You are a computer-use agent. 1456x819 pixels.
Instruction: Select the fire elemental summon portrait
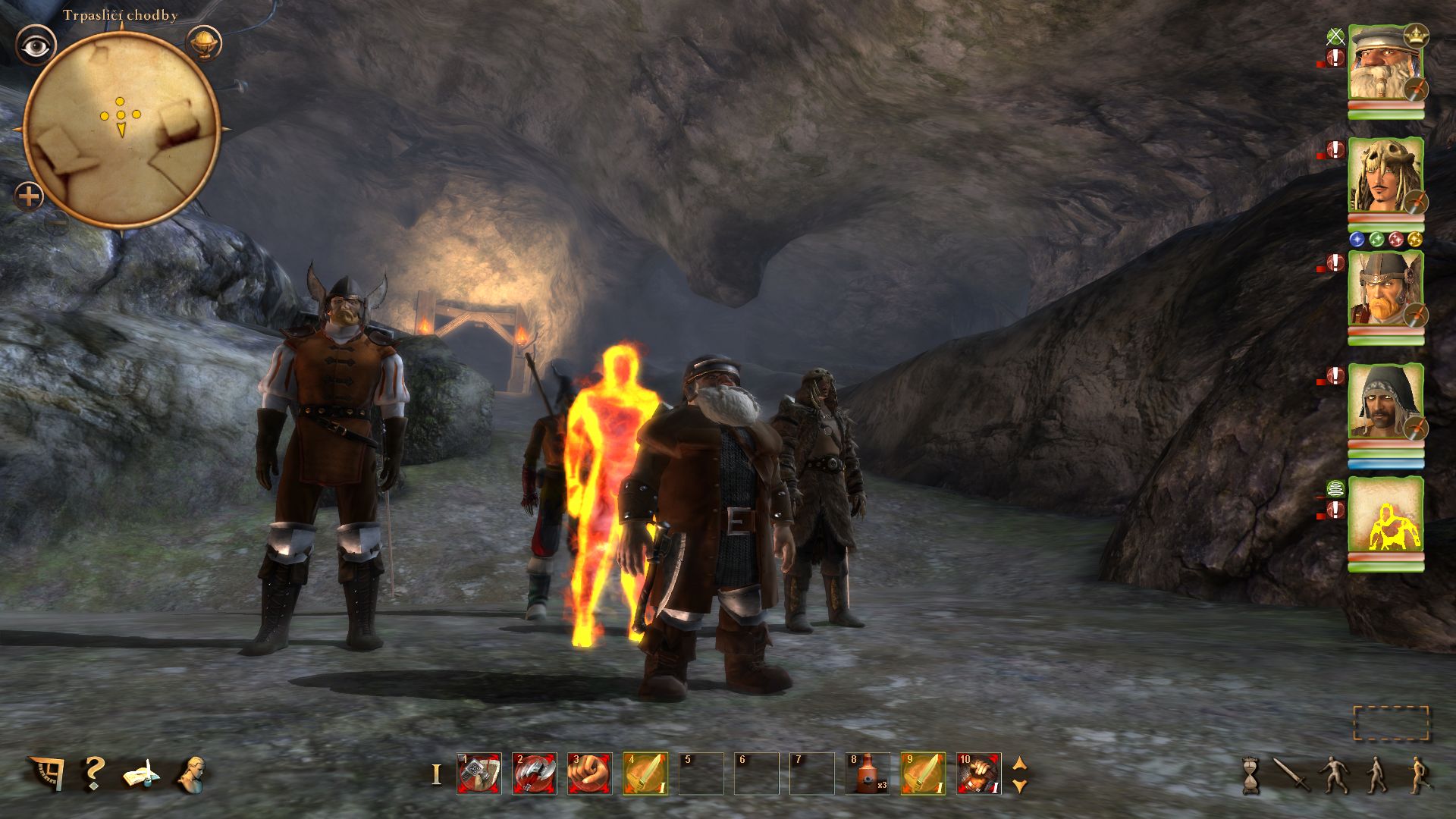(1385, 515)
